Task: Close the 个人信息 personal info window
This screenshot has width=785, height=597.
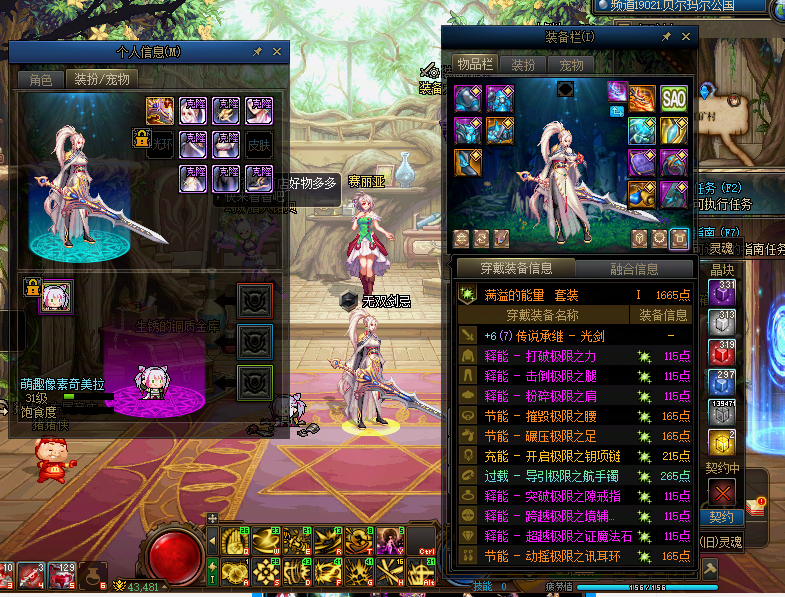Action: tap(277, 51)
